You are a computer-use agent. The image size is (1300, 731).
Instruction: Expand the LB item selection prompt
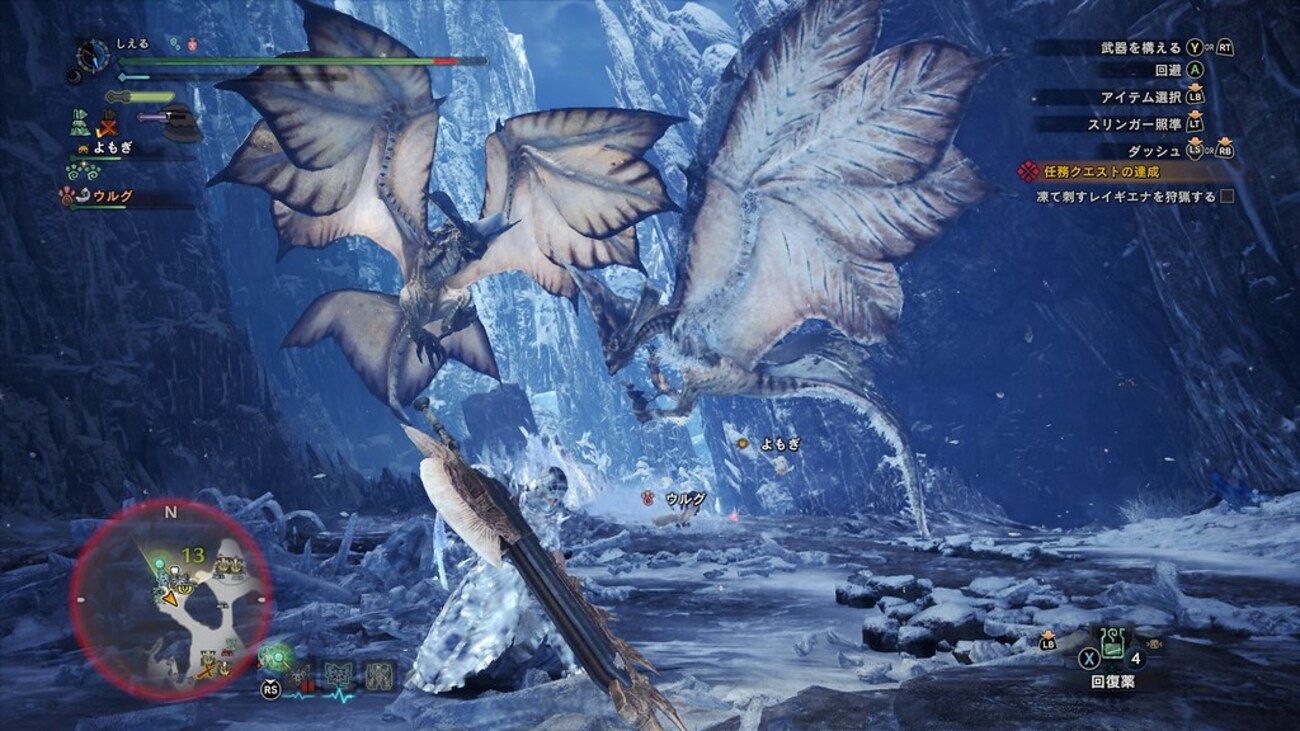[x=1197, y=97]
